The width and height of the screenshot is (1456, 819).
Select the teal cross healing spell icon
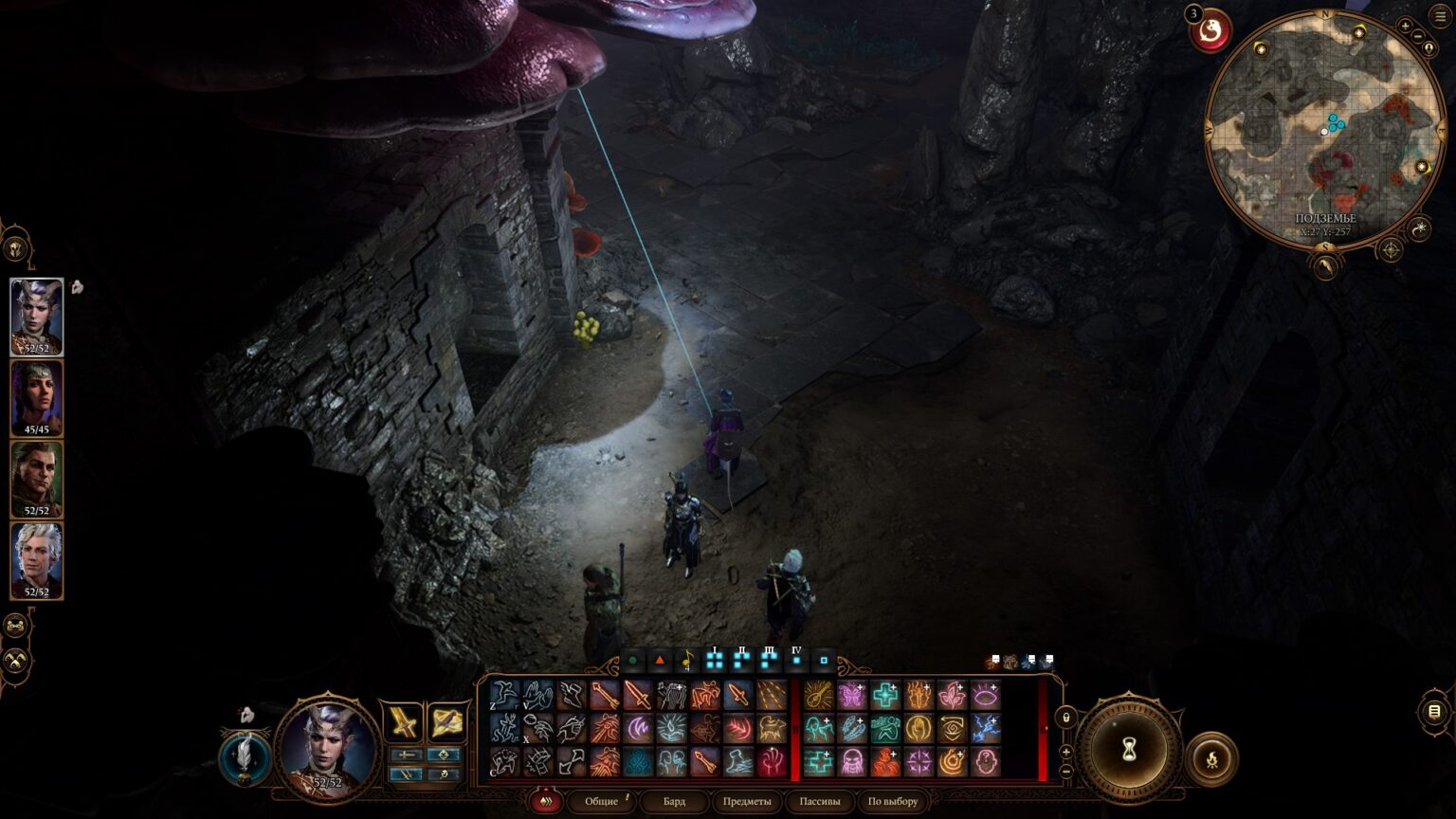pos(885,697)
